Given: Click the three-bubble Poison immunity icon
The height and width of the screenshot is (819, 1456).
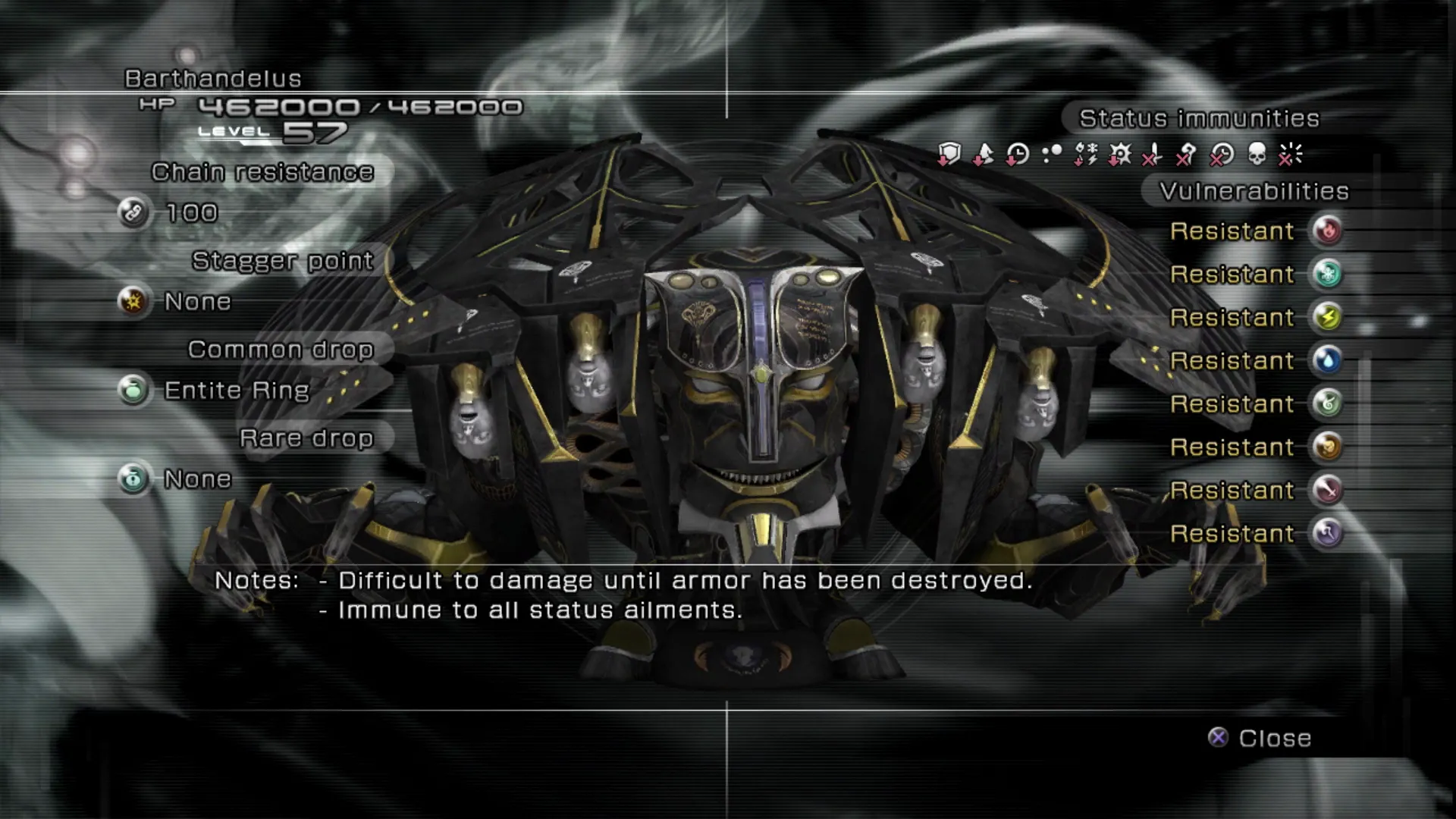Looking at the screenshot, I should click(x=1052, y=155).
